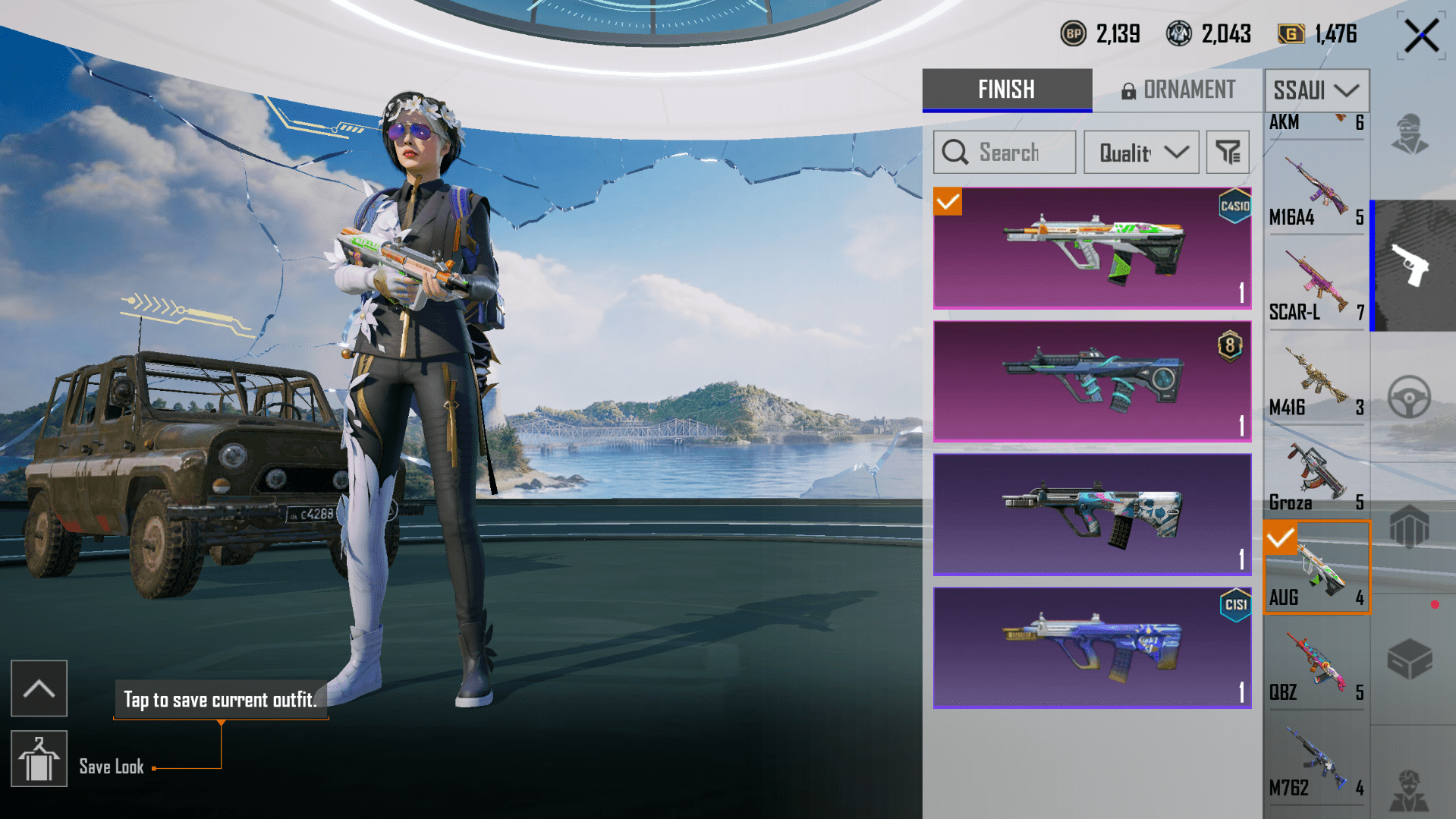This screenshot has height=819, width=1456.
Task: Click the Search field for finishes
Action: click(1005, 153)
